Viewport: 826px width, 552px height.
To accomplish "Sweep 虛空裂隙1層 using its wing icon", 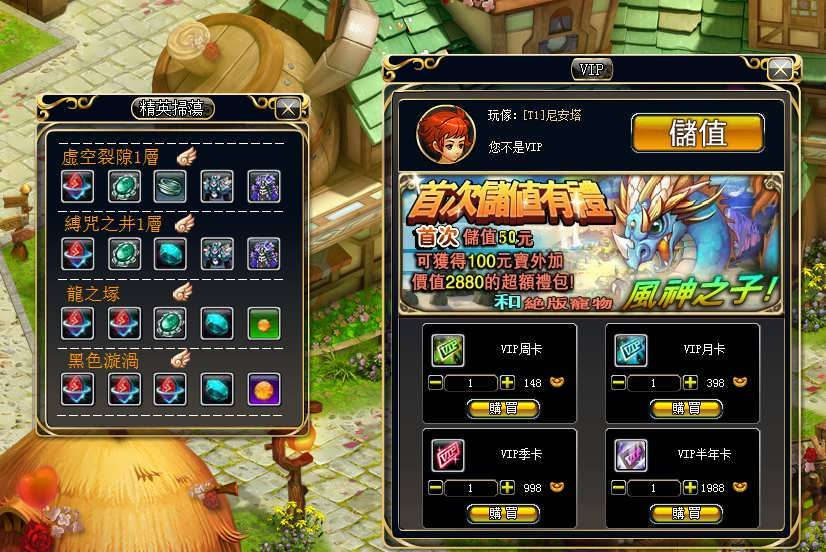I will coord(188,156).
